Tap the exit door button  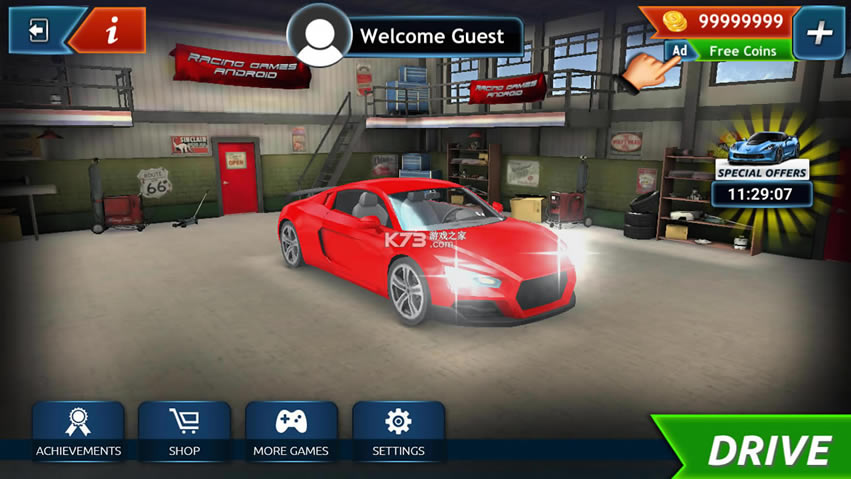coord(38,31)
